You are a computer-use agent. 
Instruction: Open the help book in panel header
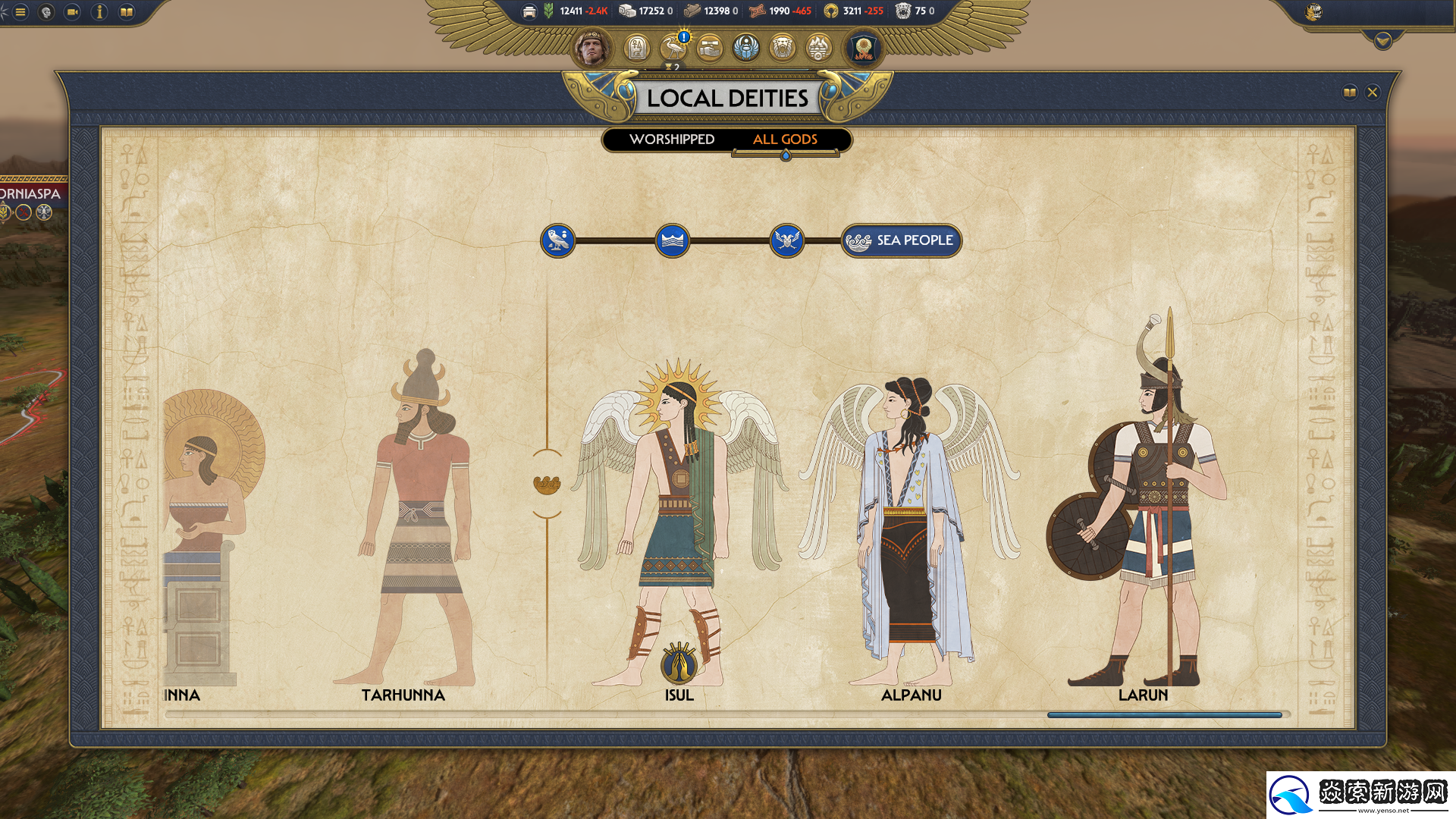coord(1349,93)
